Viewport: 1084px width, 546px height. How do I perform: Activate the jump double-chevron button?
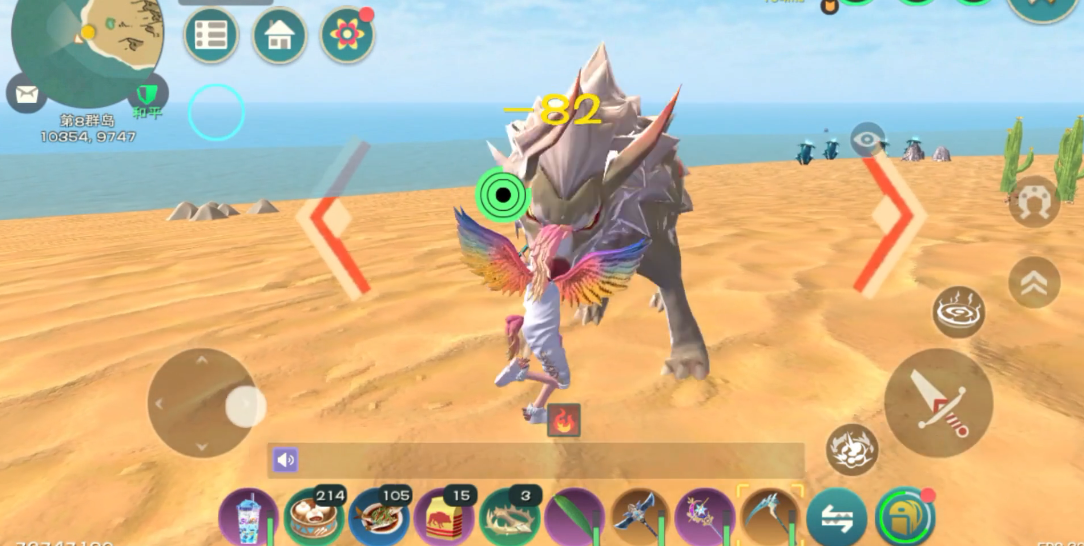(x=1033, y=283)
